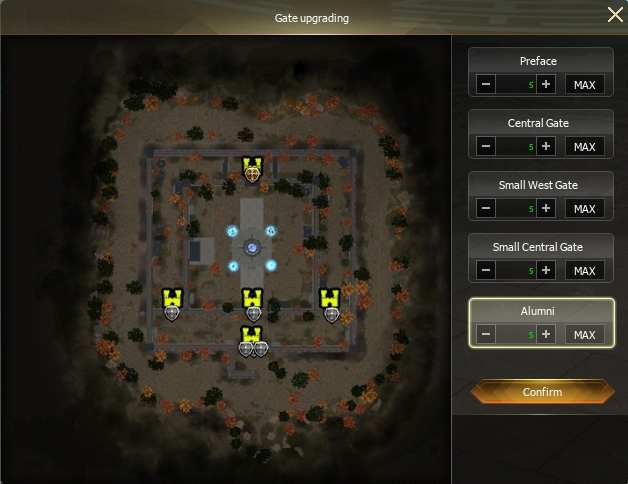Close the Gate upgrading window
The image size is (628, 484).
615,14
